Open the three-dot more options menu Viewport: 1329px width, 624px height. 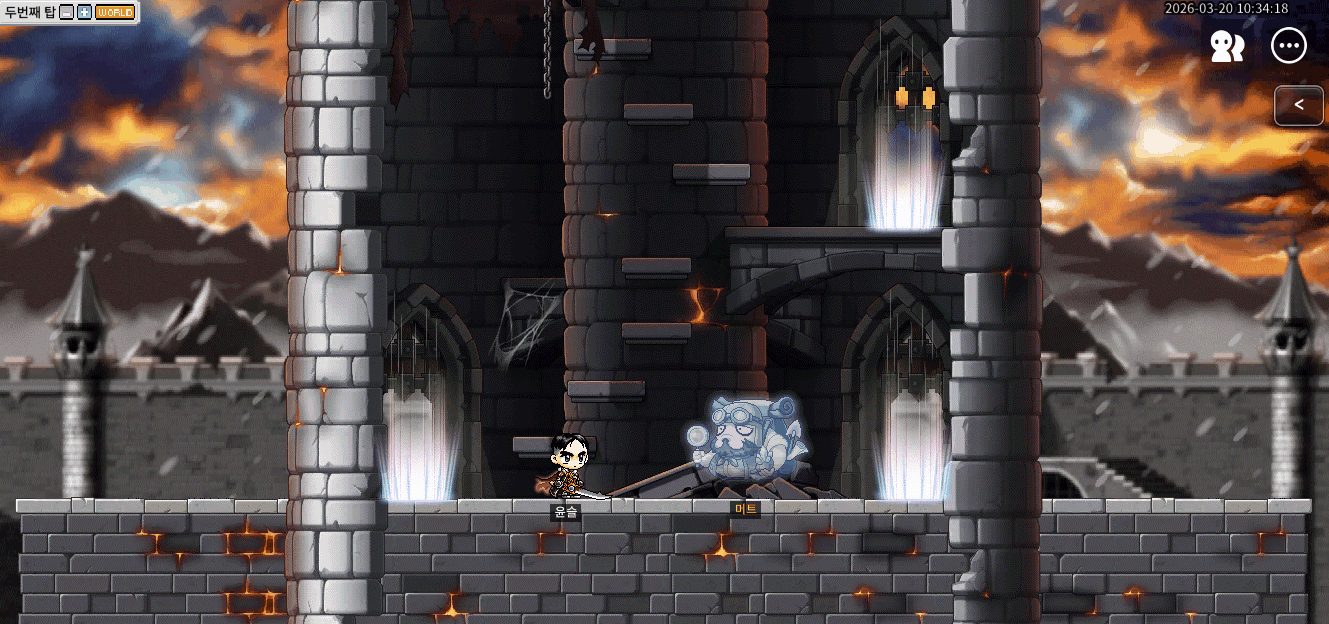[x=1289, y=46]
